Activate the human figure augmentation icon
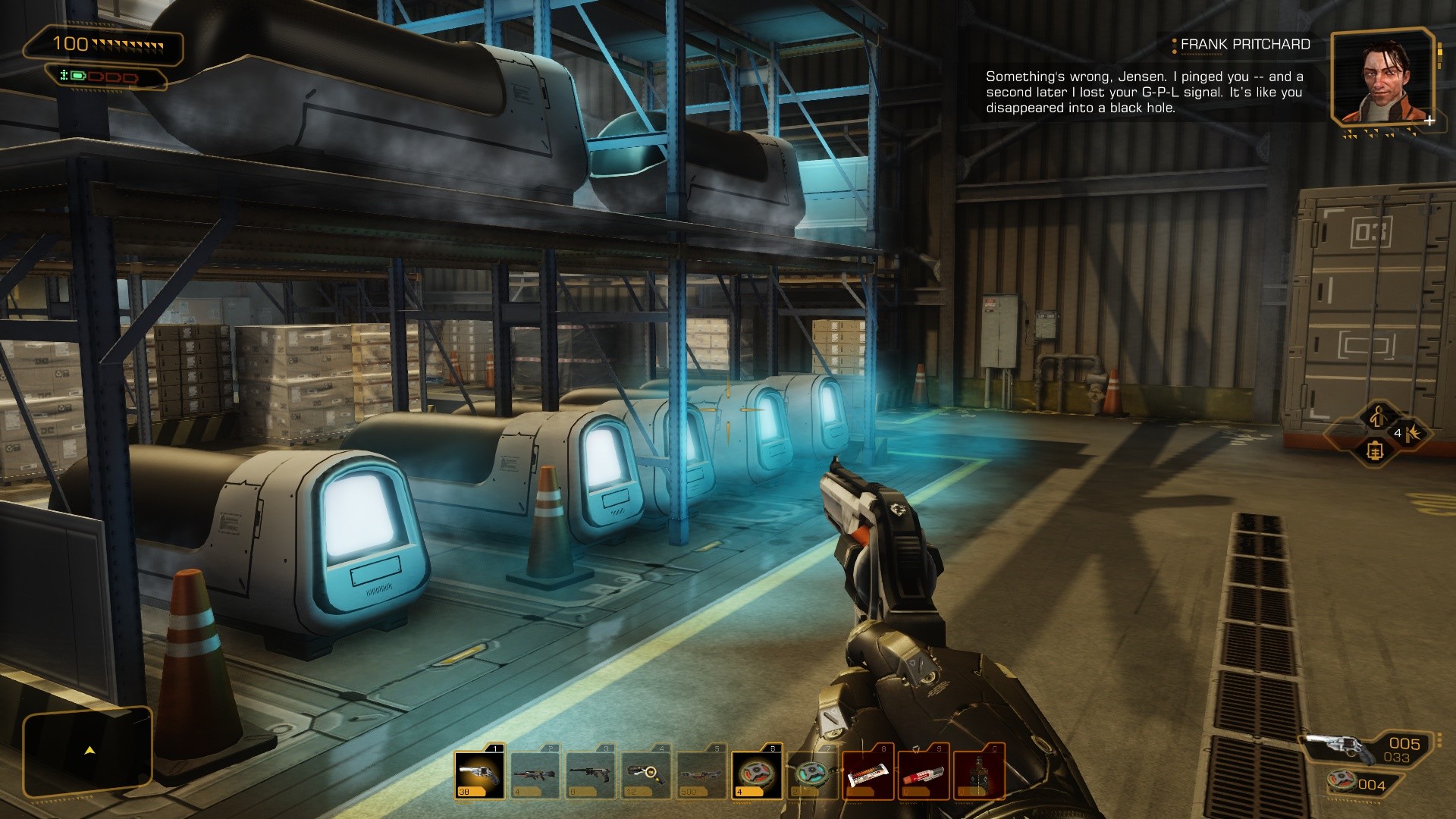 point(1378,416)
